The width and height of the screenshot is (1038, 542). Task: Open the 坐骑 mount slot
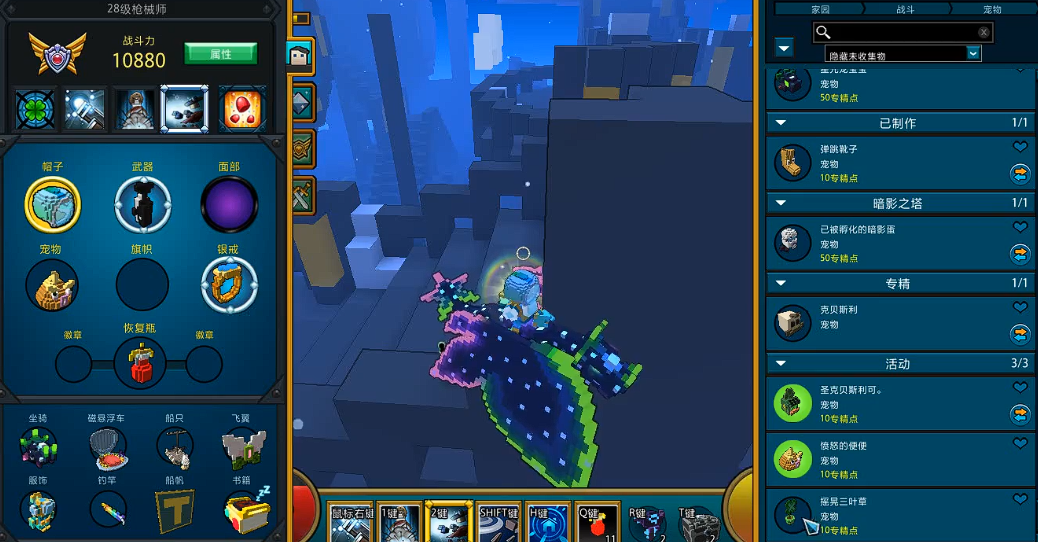pyautogui.click(x=37, y=449)
